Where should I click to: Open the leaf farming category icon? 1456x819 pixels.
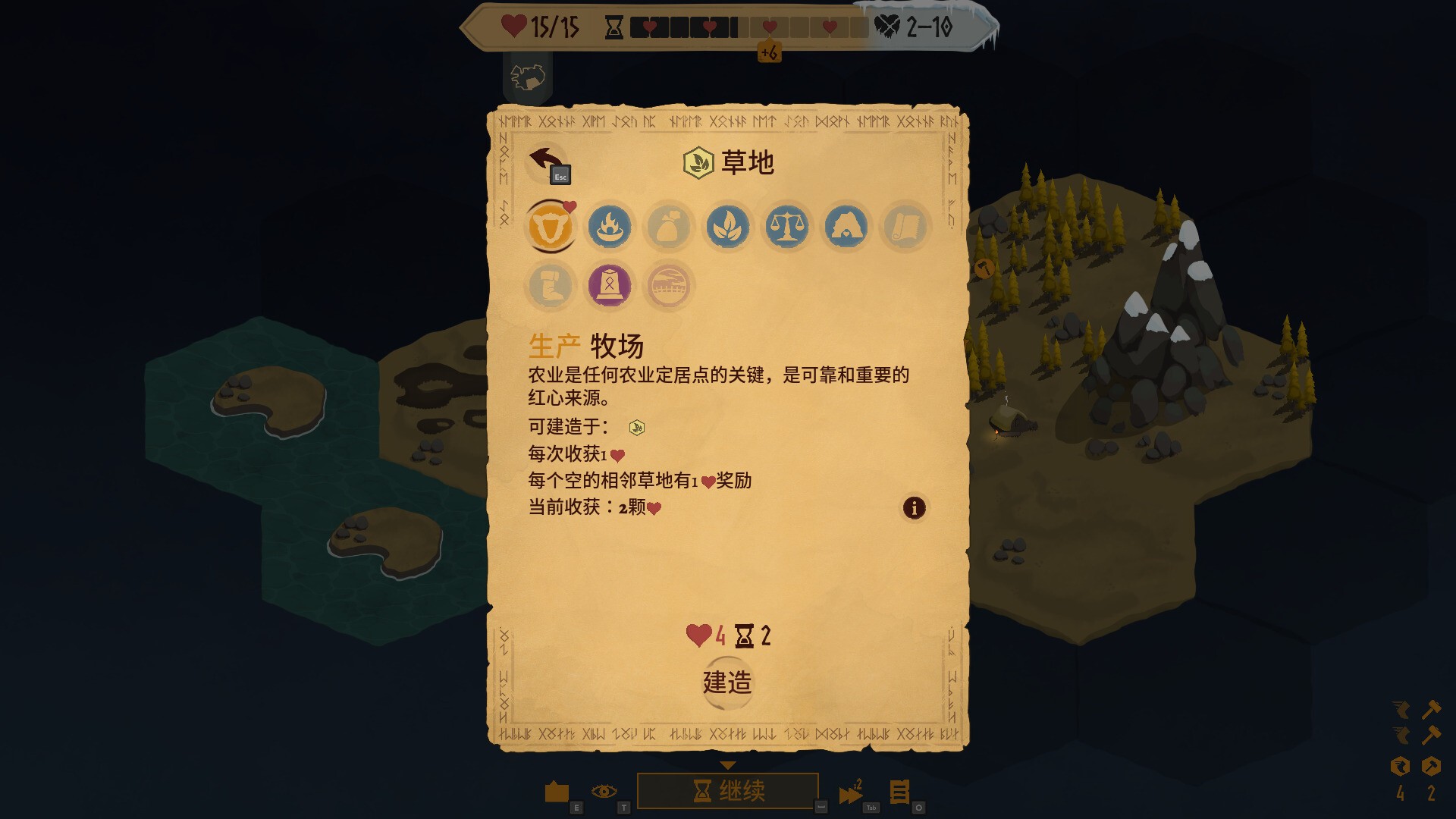pos(728,227)
